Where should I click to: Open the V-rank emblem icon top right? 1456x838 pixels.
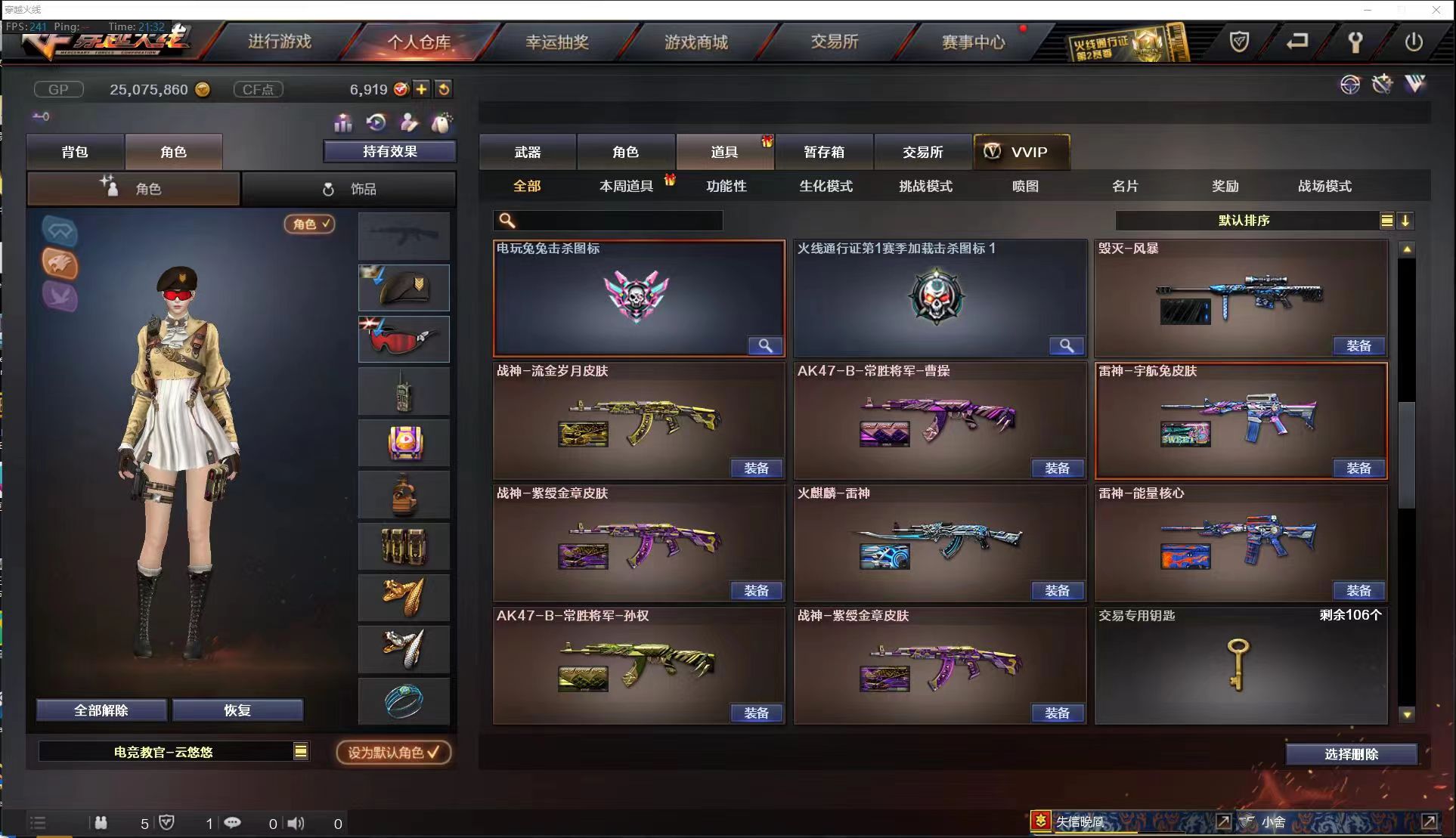tap(1415, 83)
